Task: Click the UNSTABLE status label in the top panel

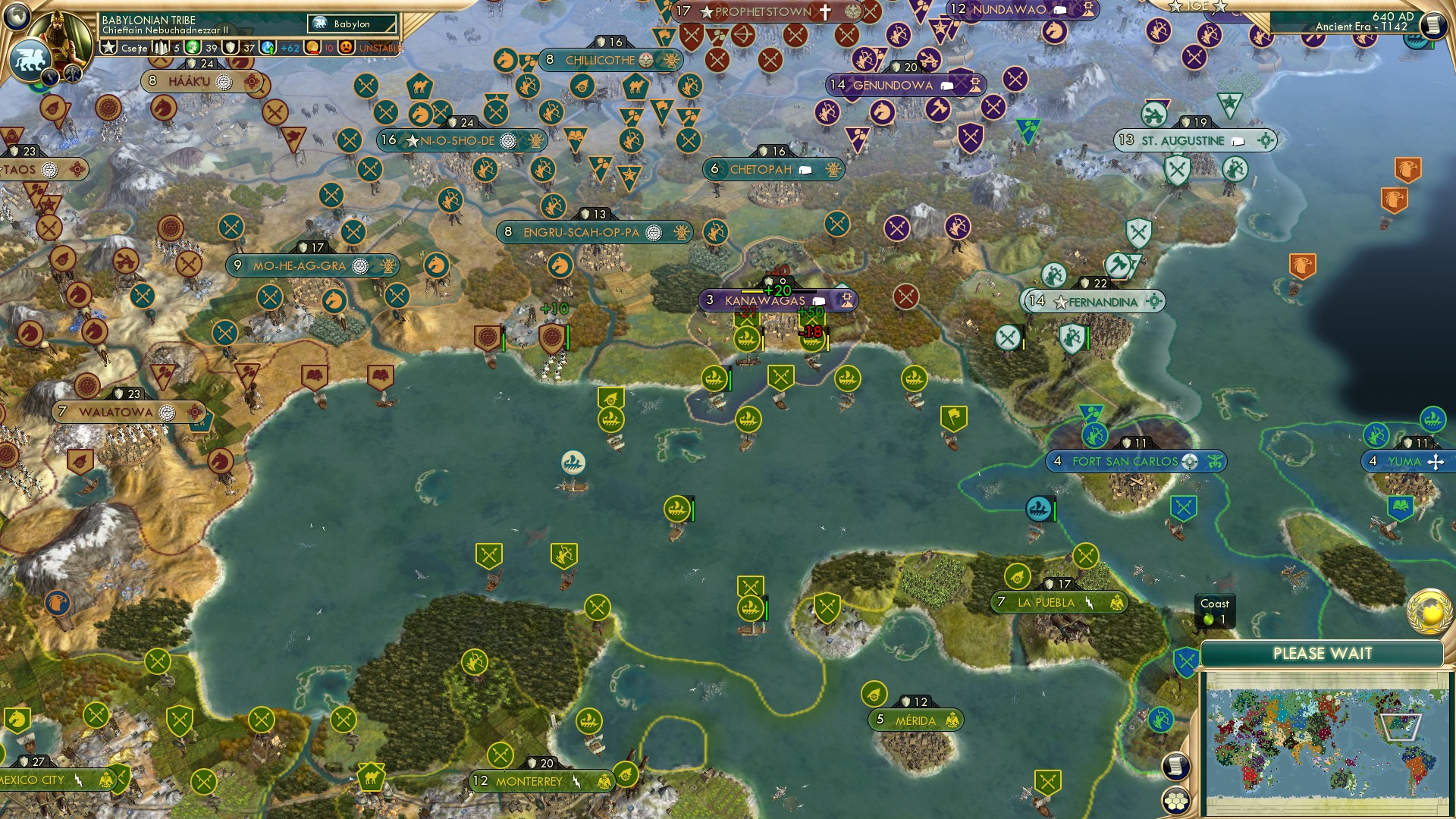Action: click(377, 49)
